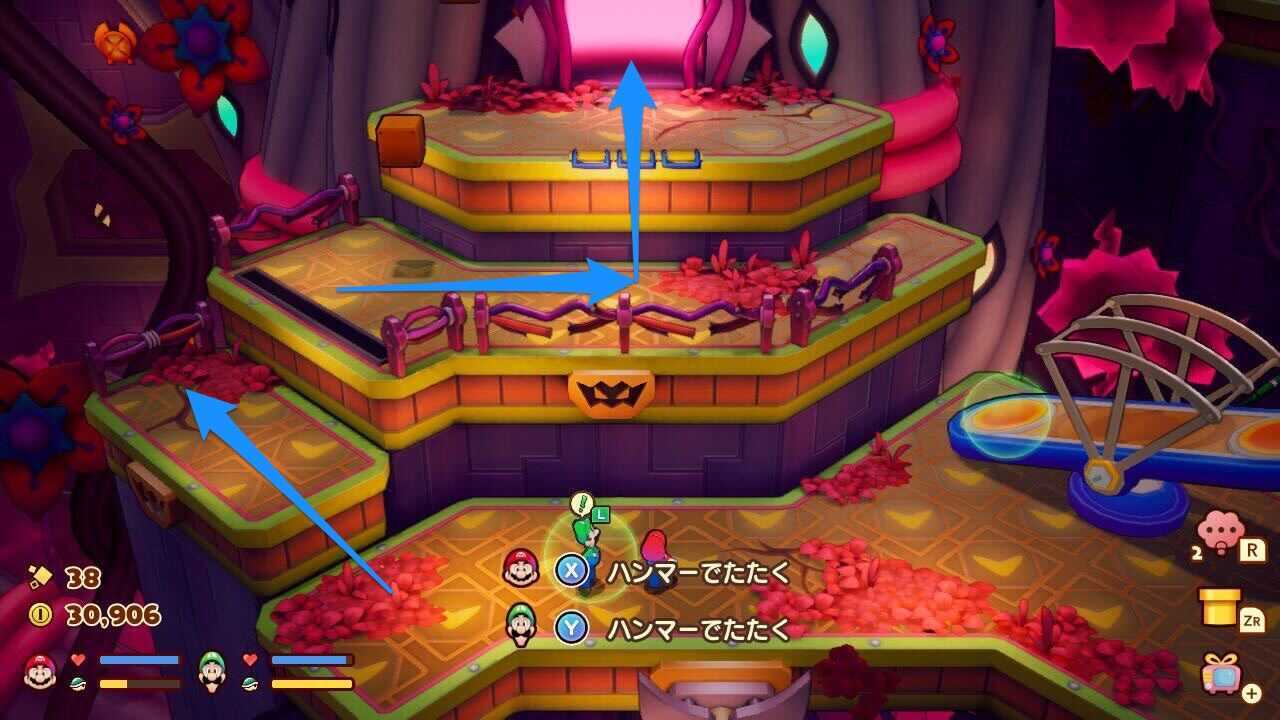
Task: Select the gold warp pipe icon
Action: click(x=1219, y=605)
